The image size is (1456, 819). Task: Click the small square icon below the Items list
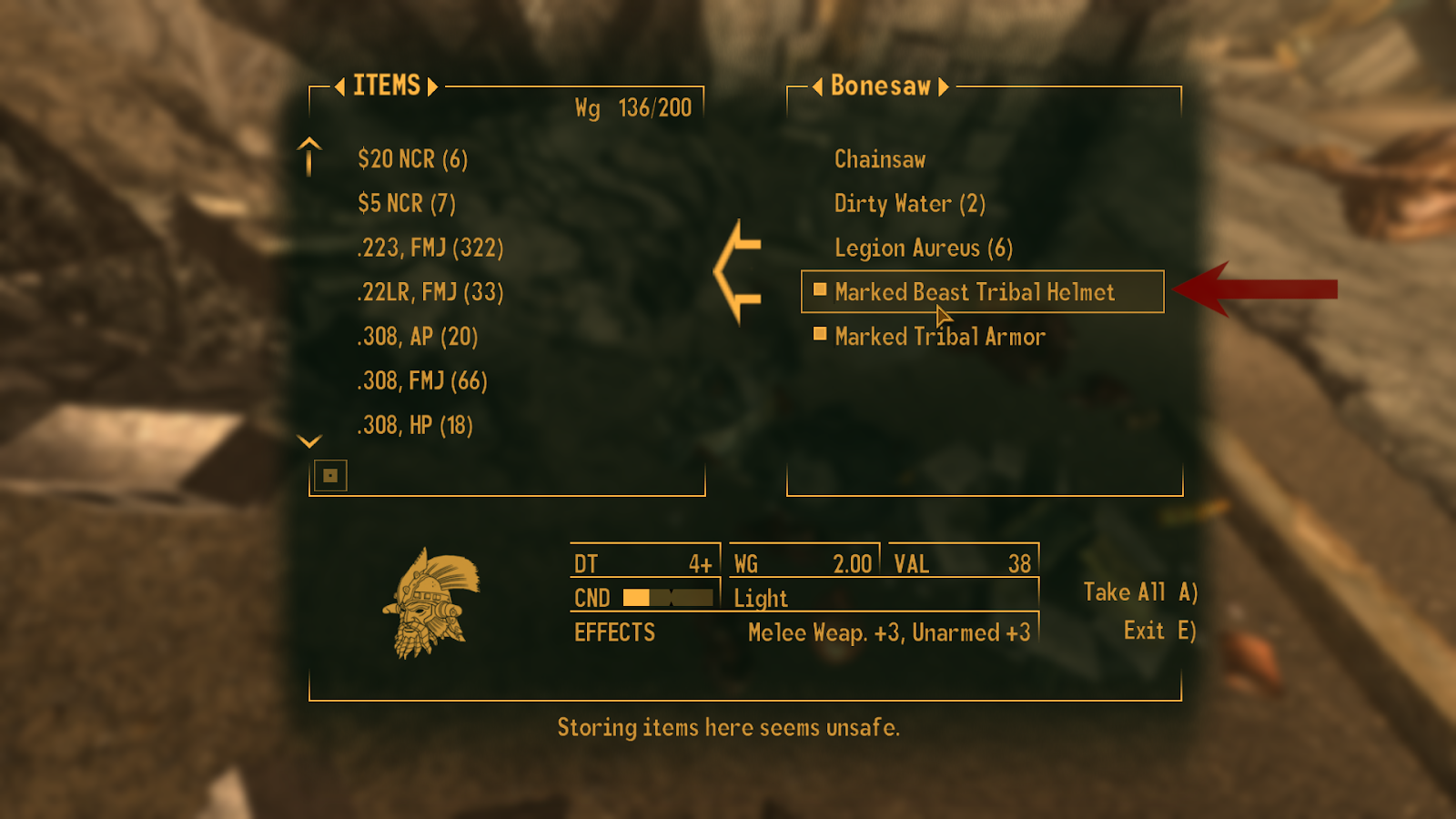[x=329, y=475]
